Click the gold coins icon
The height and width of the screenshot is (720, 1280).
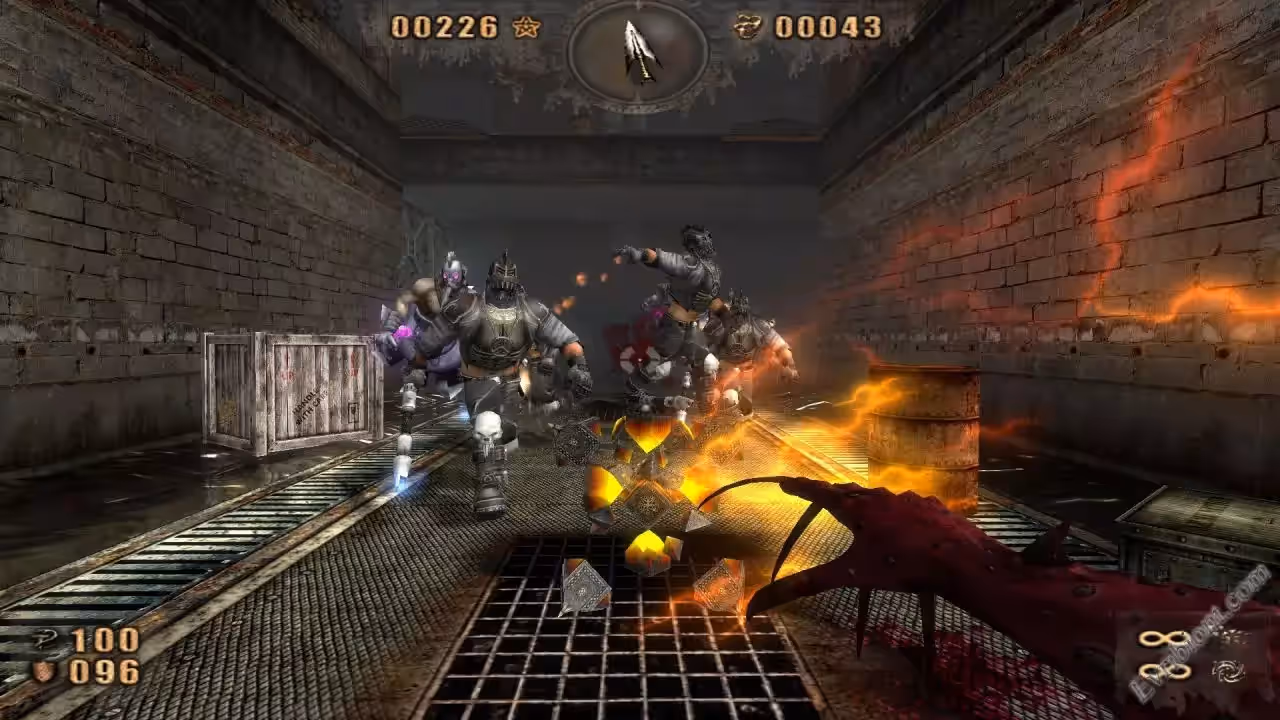[x=748, y=27]
